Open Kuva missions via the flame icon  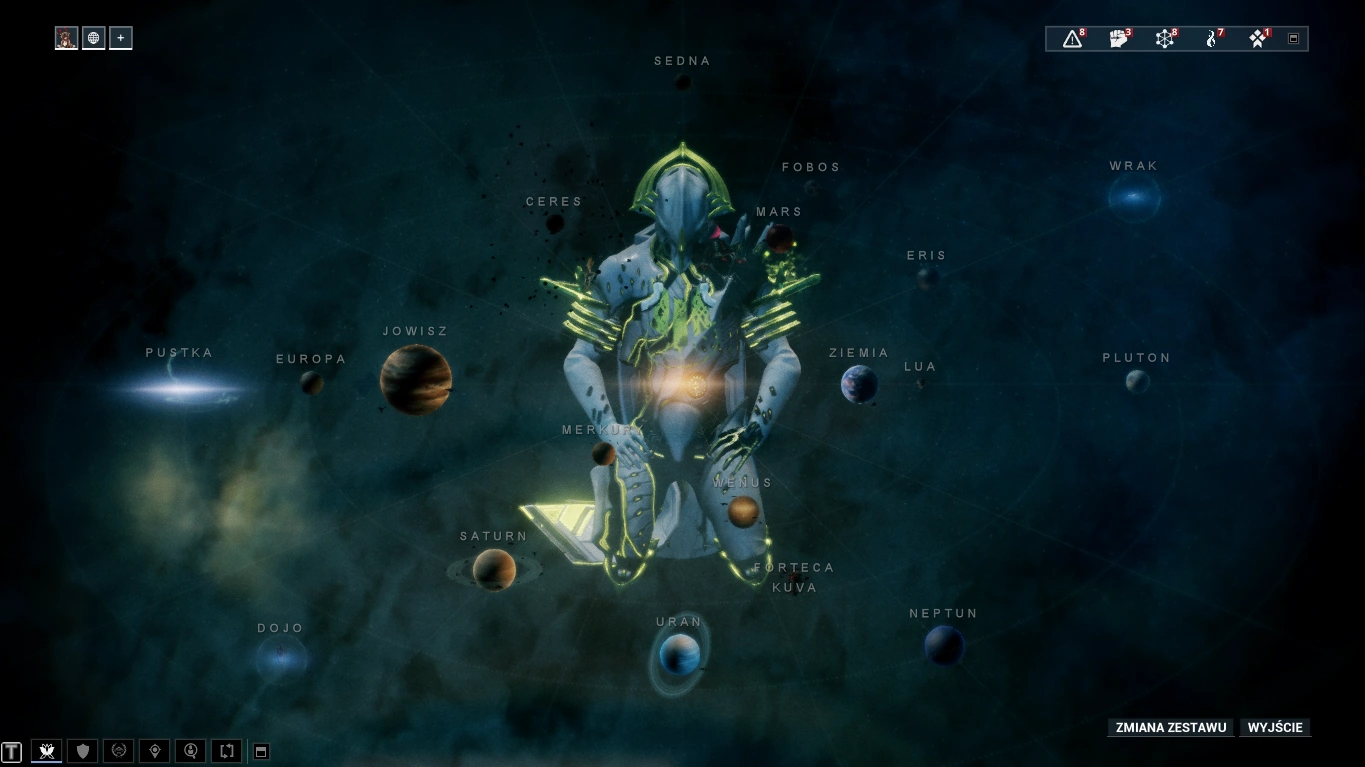point(1210,38)
